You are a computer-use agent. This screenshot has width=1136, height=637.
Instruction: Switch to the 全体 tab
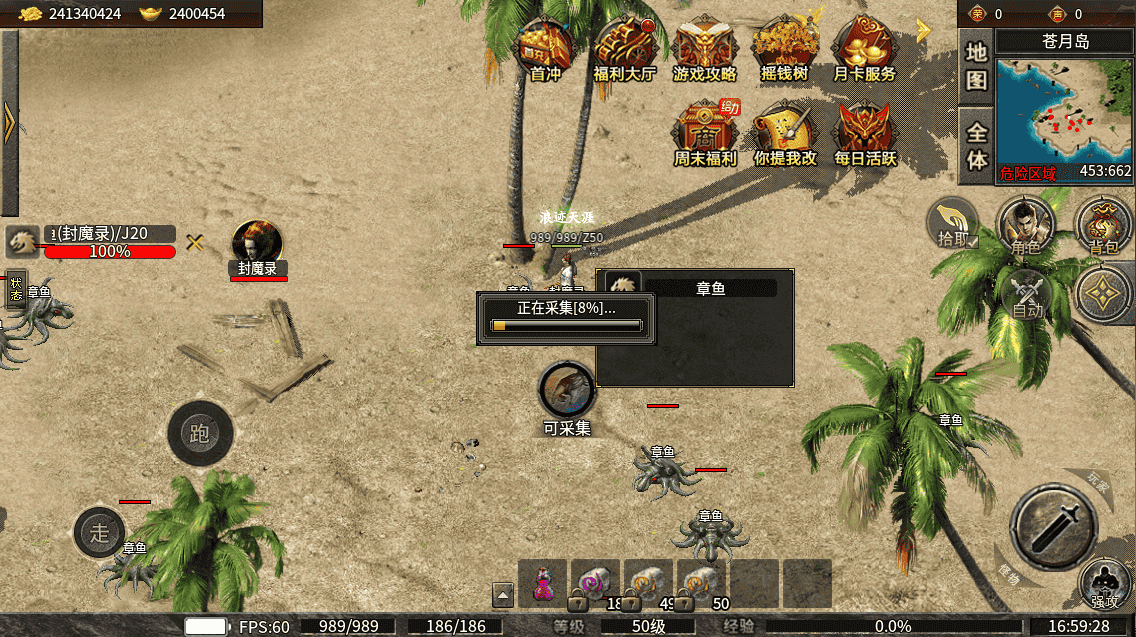click(x=976, y=146)
